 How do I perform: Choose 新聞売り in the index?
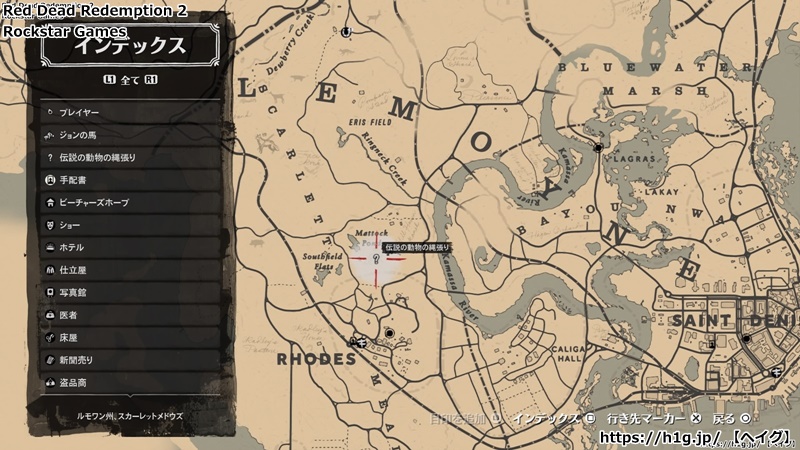pyautogui.click(x=130, y=360)
